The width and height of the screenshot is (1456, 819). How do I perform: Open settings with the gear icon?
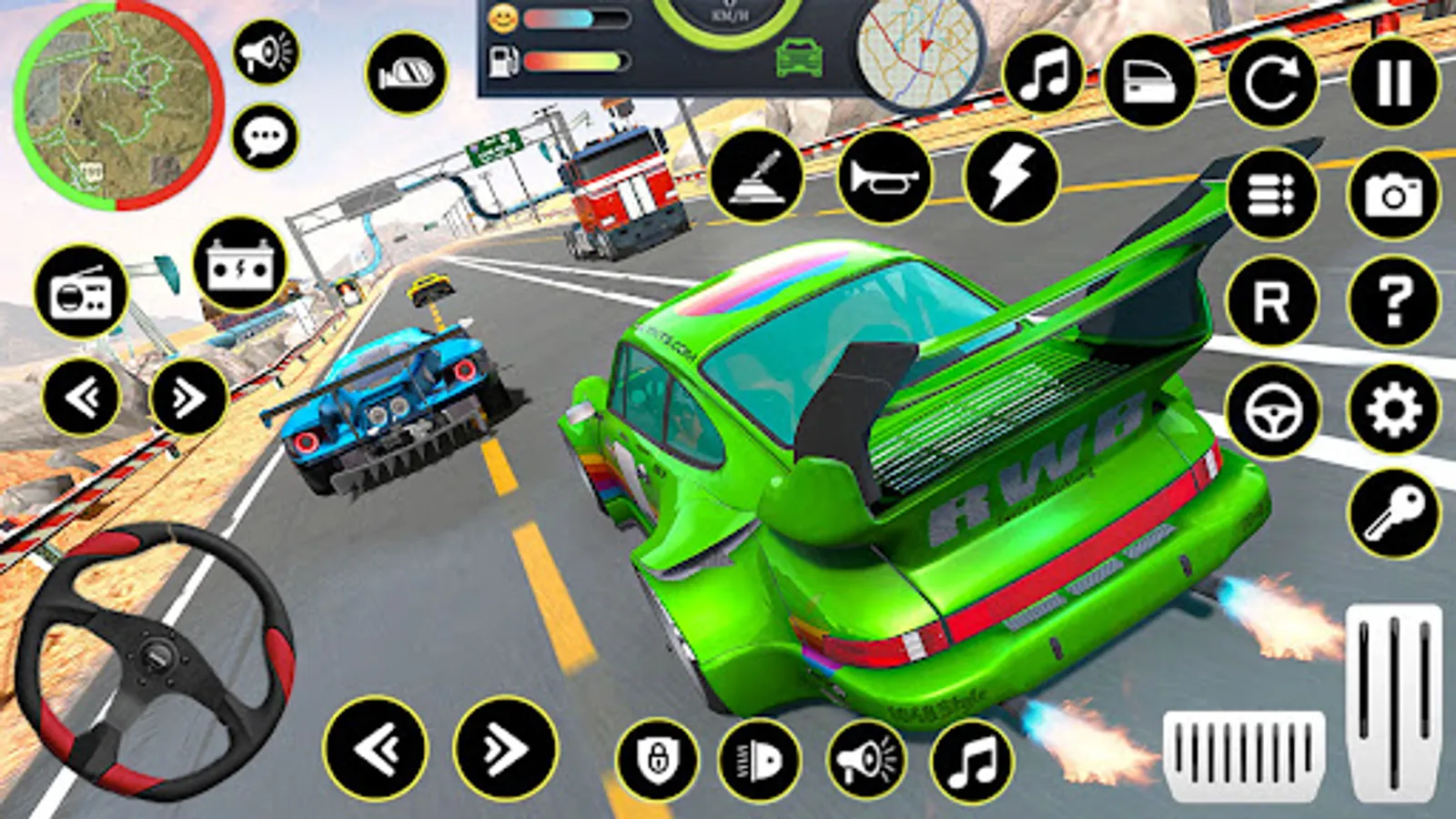pos(1393,409)
